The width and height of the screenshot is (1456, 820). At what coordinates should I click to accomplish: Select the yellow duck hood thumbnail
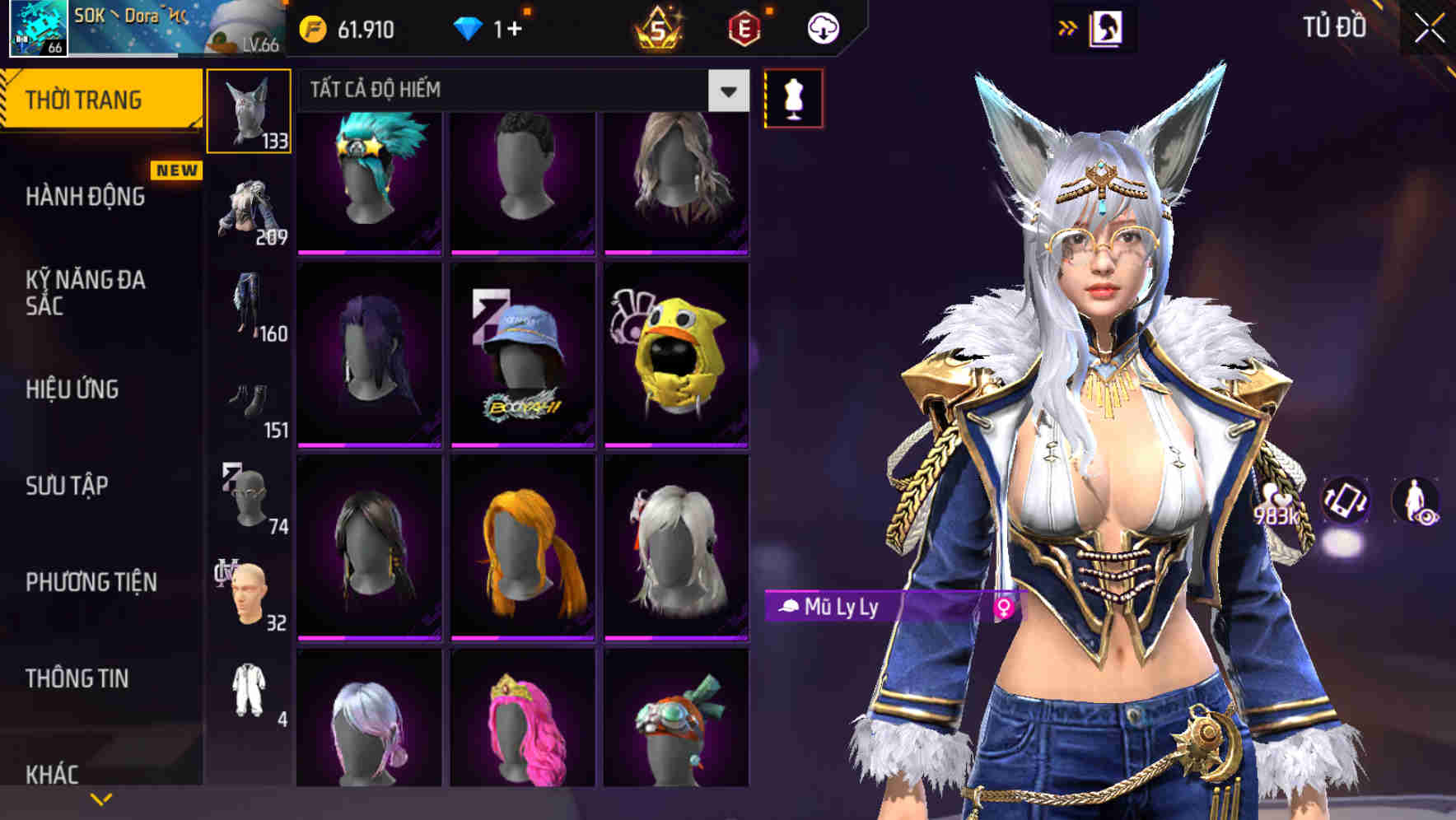point(675,356)
